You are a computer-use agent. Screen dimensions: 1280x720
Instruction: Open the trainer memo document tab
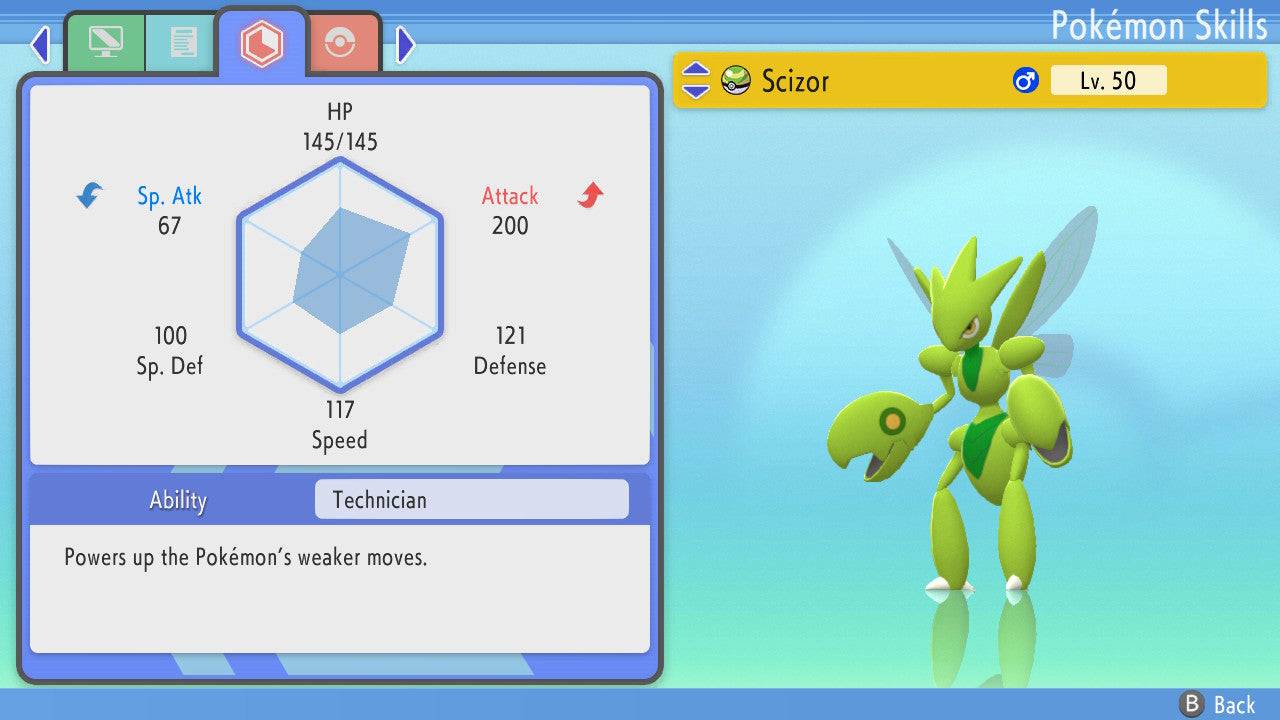pyautogui.click(x=182, y=43)
